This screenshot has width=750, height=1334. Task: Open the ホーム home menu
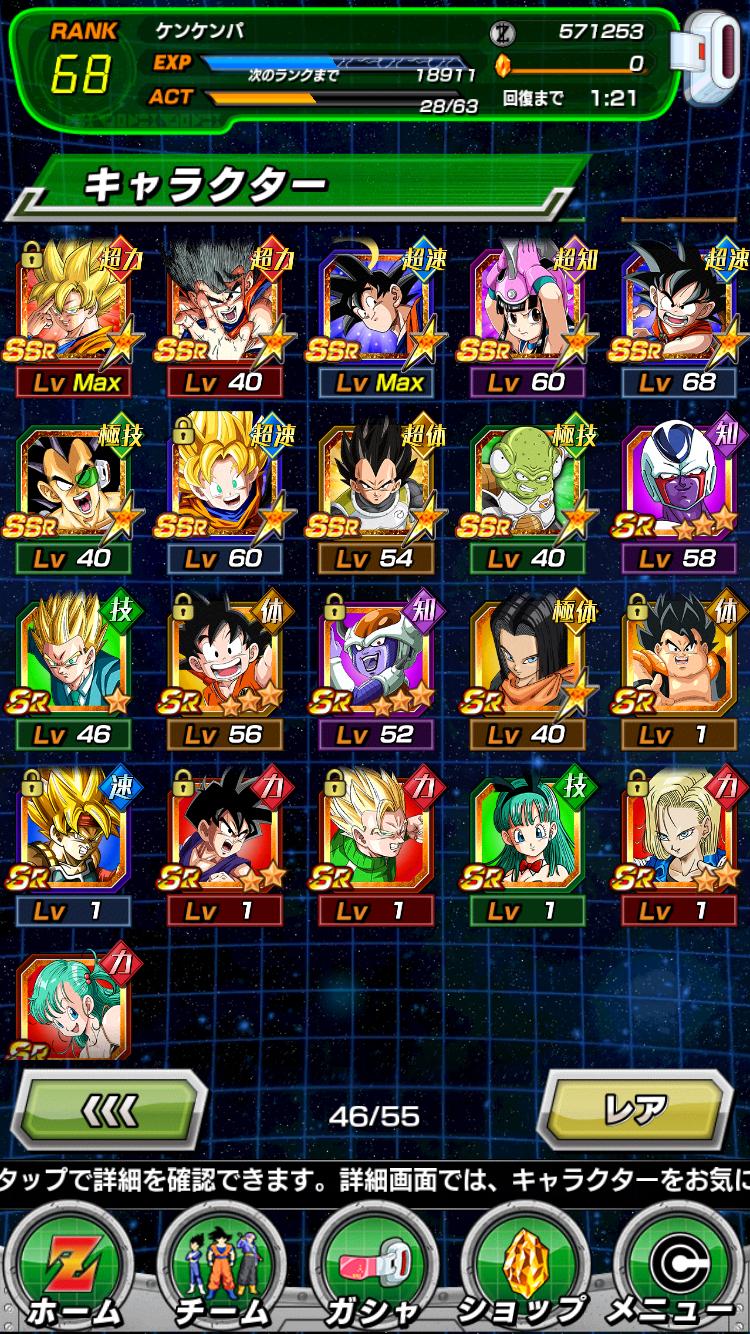(75, 1270)
